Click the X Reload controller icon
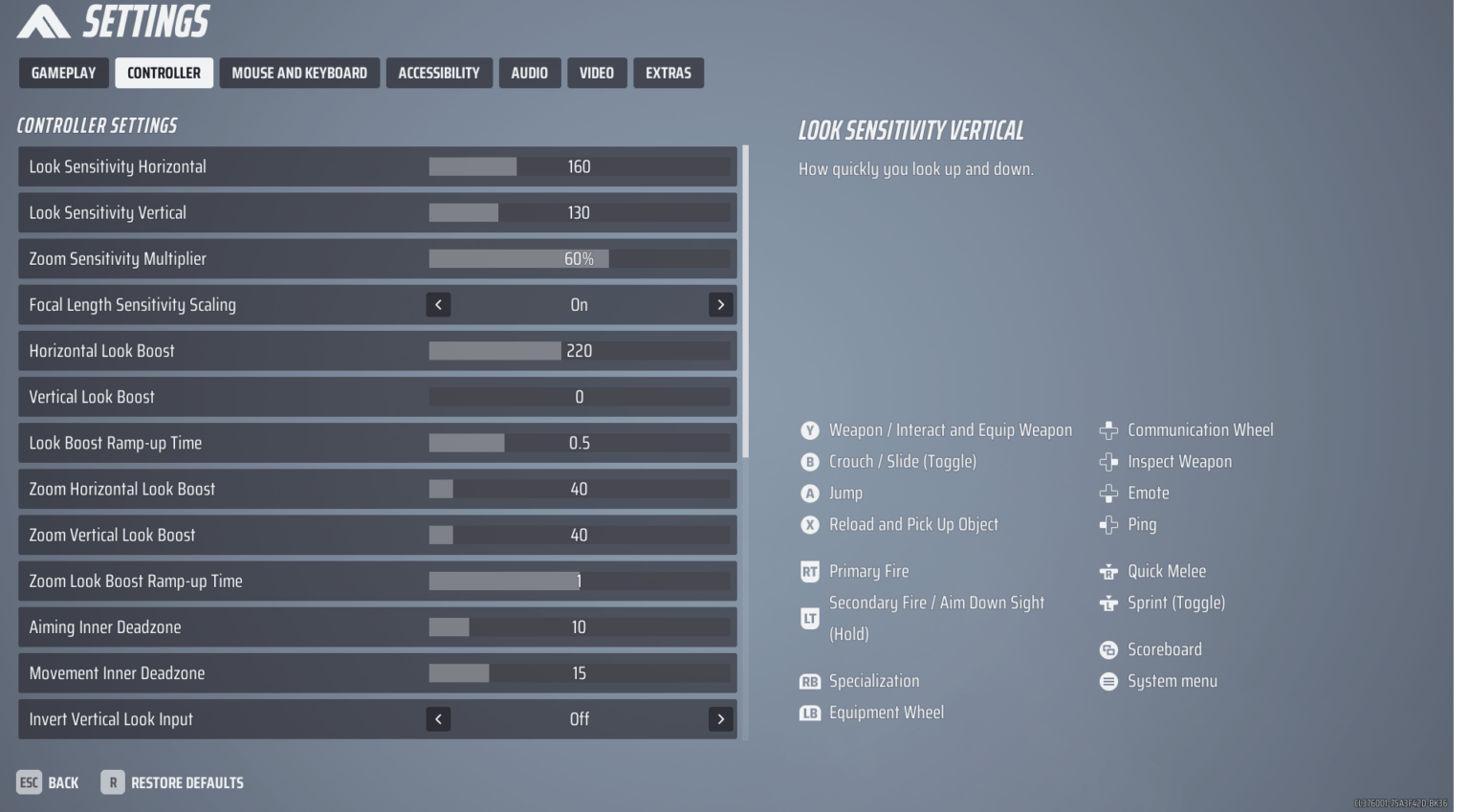The height and width of the screenshot is (812, 1469). coord(809,525)
